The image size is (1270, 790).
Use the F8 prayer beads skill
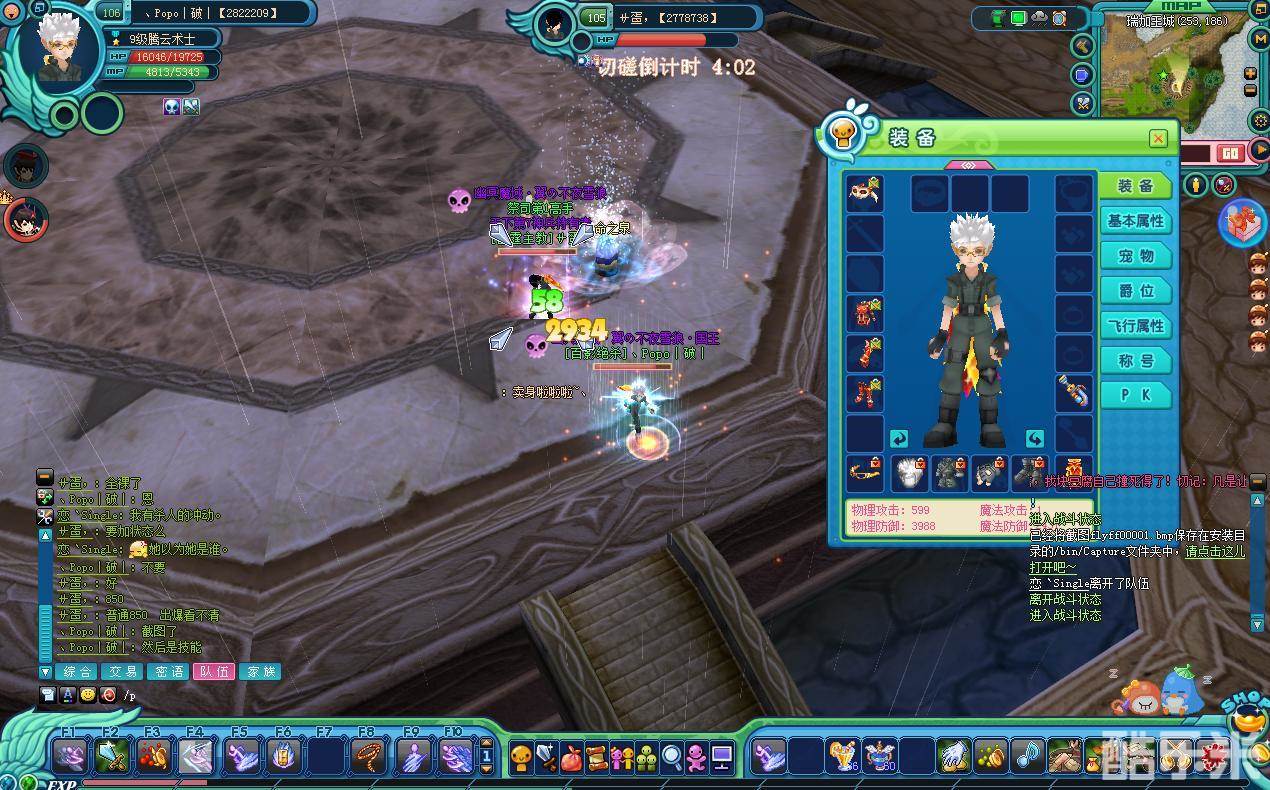coord(369,756)
